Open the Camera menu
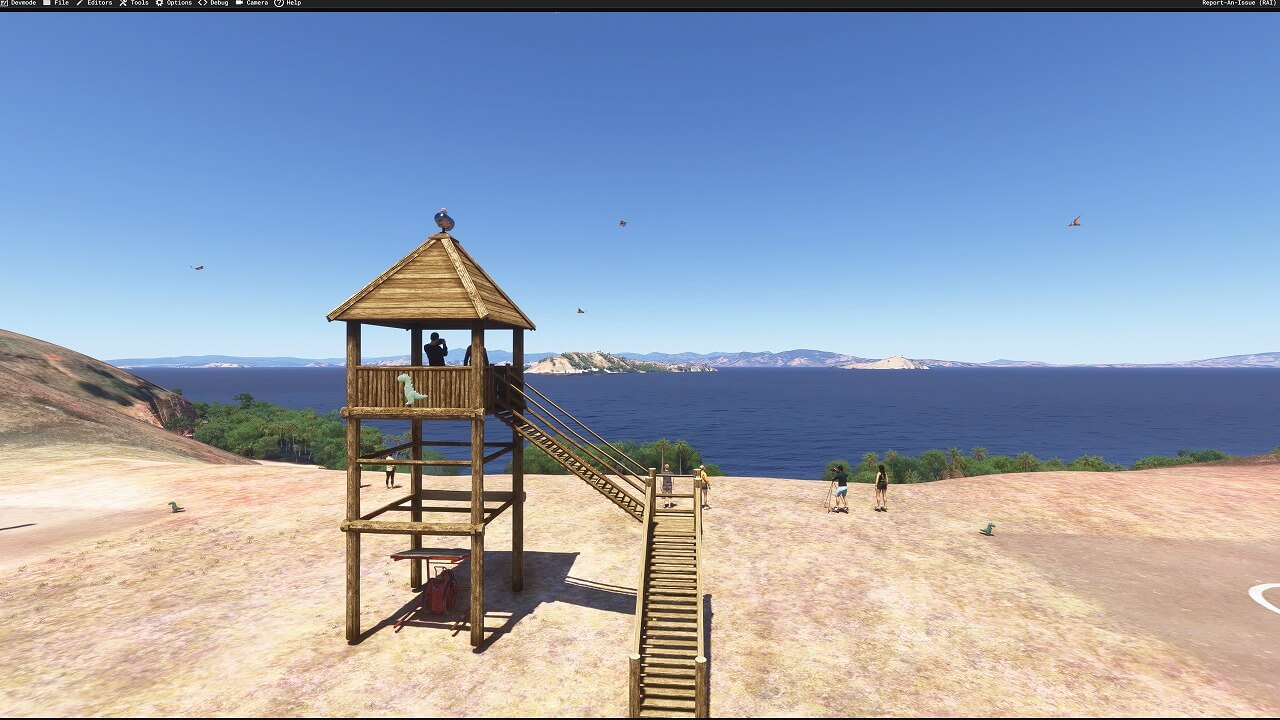The width and height of the screenshot is (1280, 720). [252, 3]
